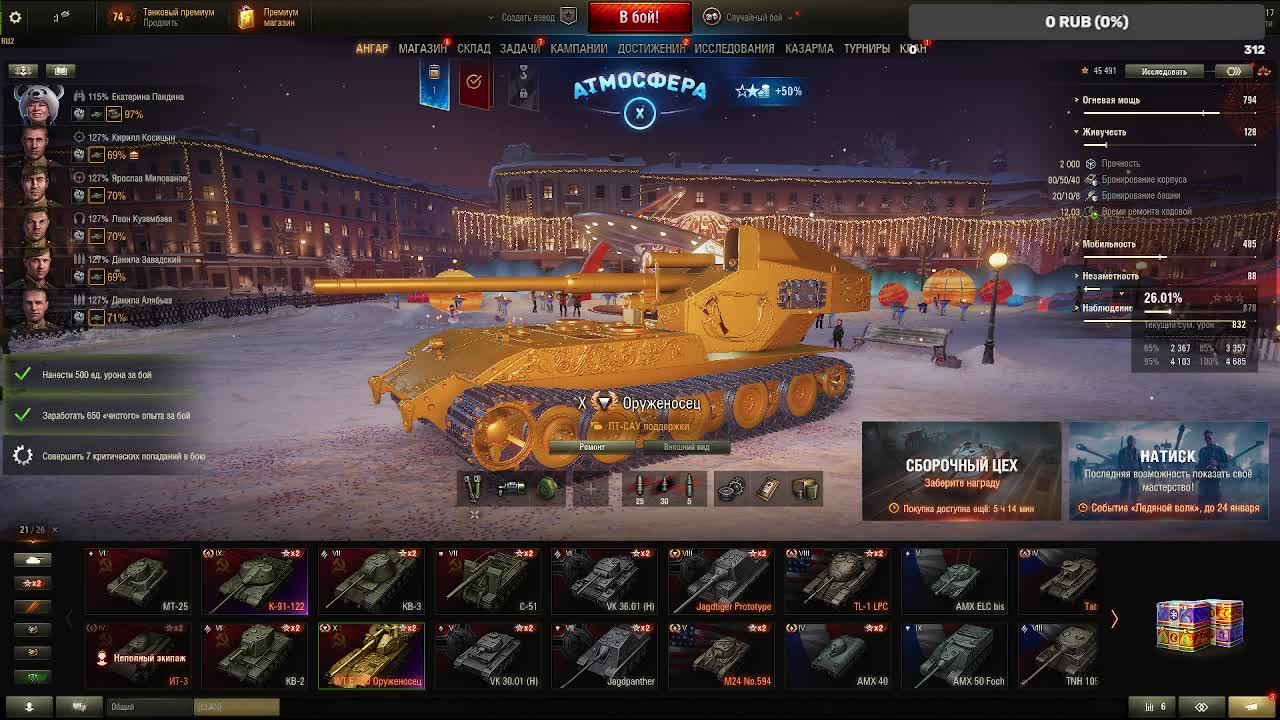Click the Исследовать research button
This screenshot has height=720, width=1280.
(1164, 71)
